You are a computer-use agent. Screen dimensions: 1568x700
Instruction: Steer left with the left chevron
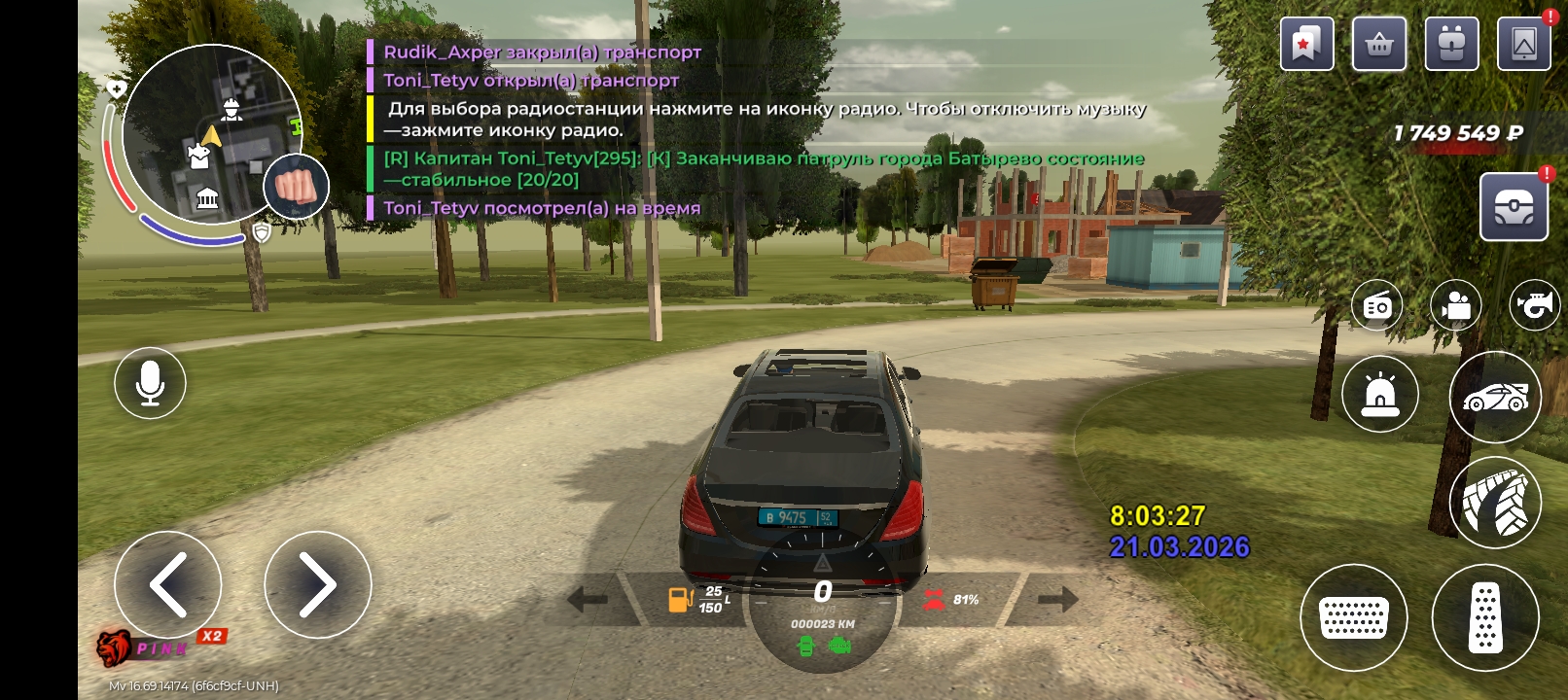point(167,584)
